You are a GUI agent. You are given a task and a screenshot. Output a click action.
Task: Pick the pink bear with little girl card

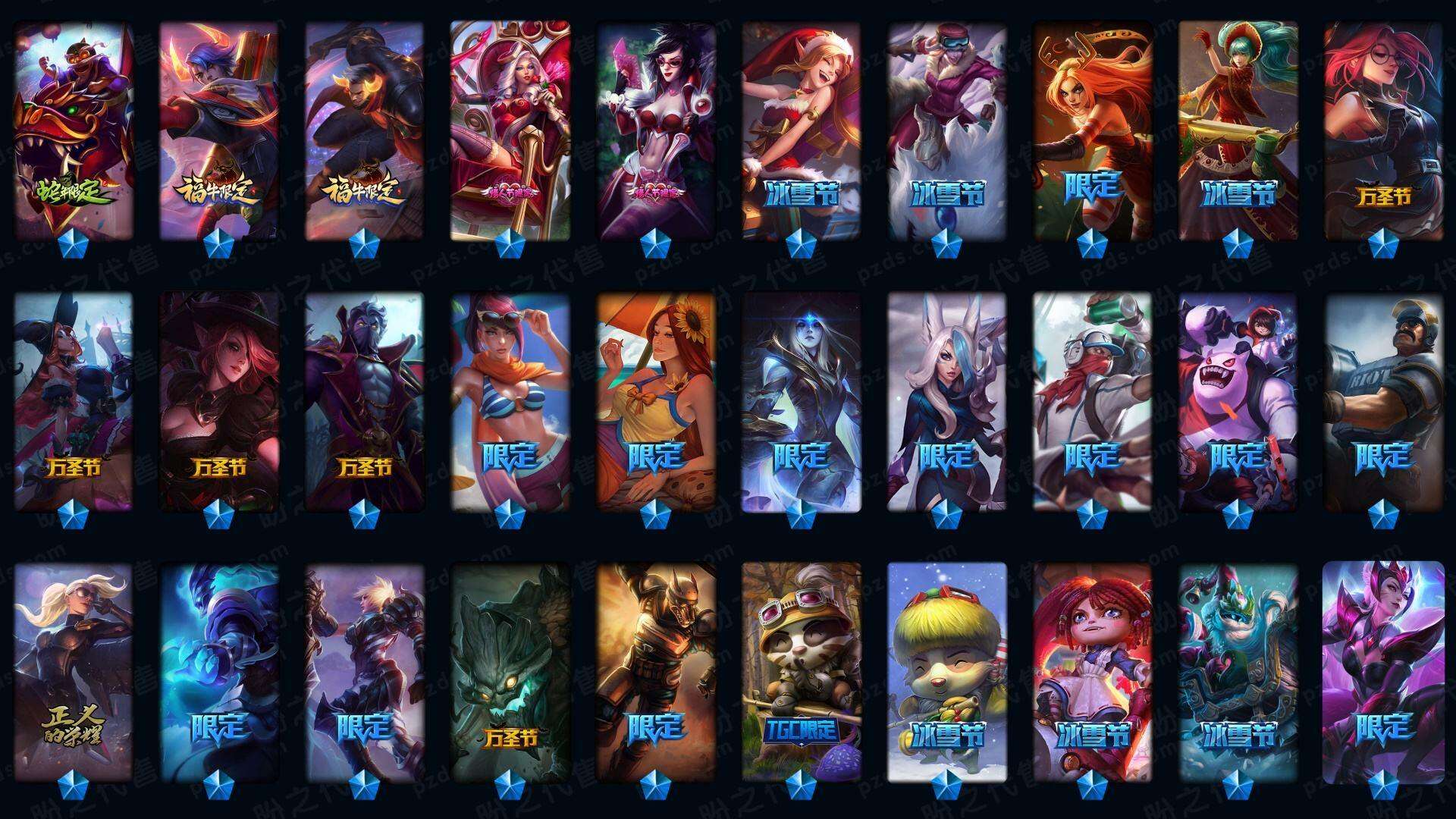pyautogui.click(x=1238, y=400)
